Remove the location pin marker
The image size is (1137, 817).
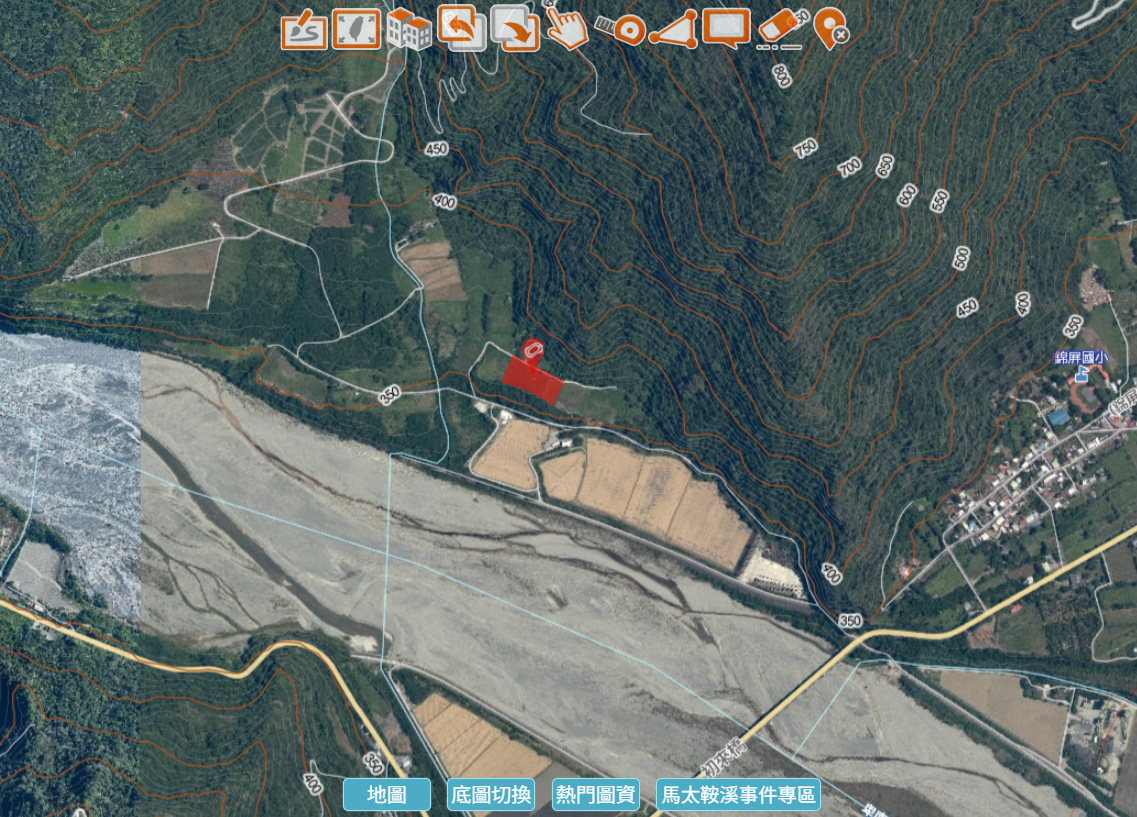click(x=831, y=29)
